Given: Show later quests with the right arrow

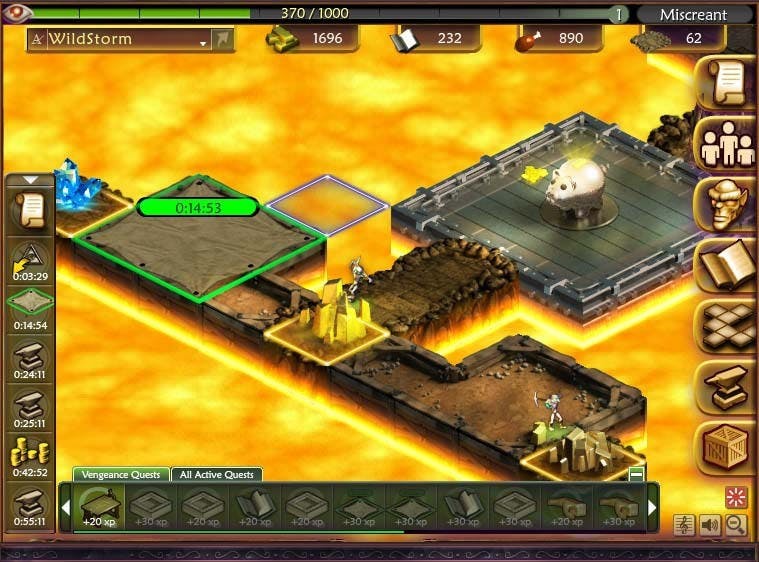Looking at the screenshot, I should [652, 508].
